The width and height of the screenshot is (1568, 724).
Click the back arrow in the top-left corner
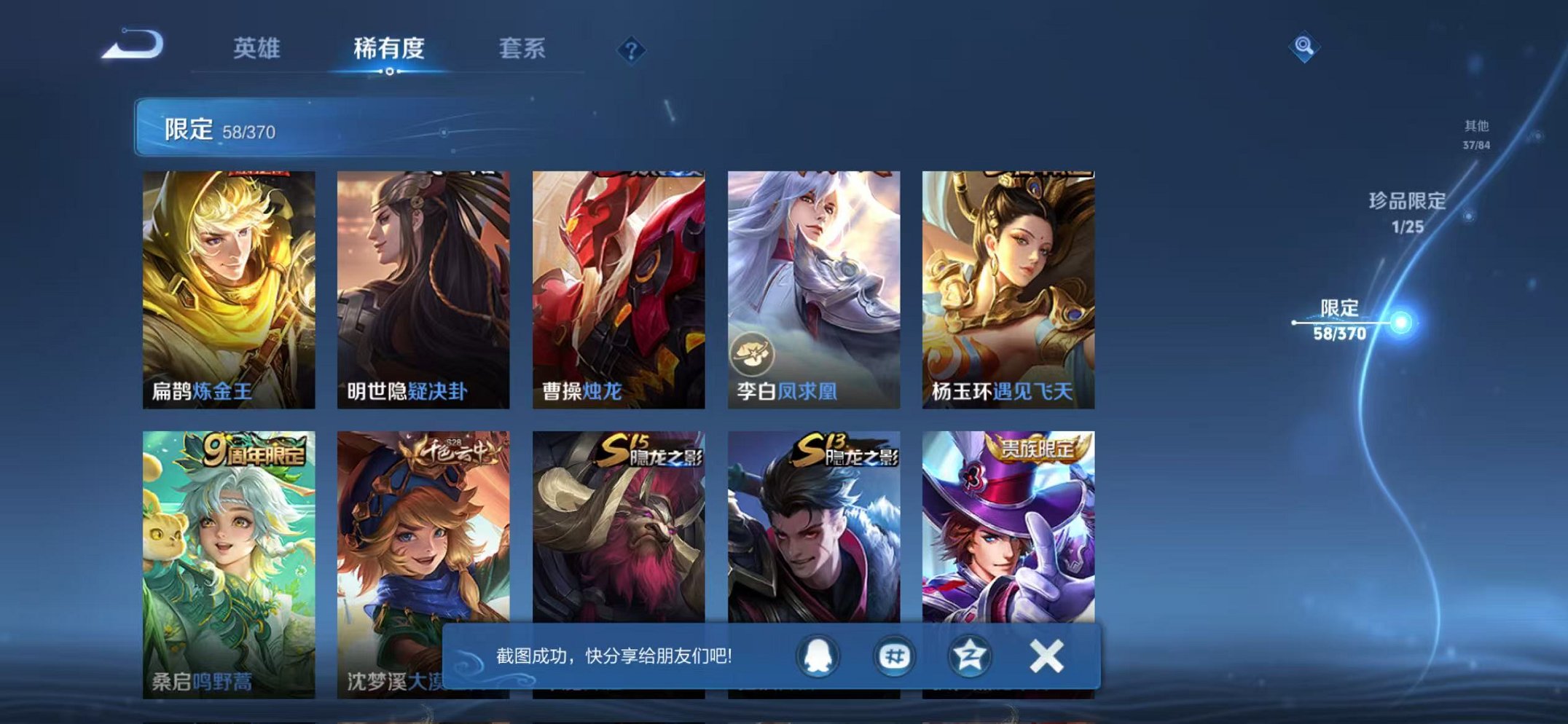click(x=128, y=45)
